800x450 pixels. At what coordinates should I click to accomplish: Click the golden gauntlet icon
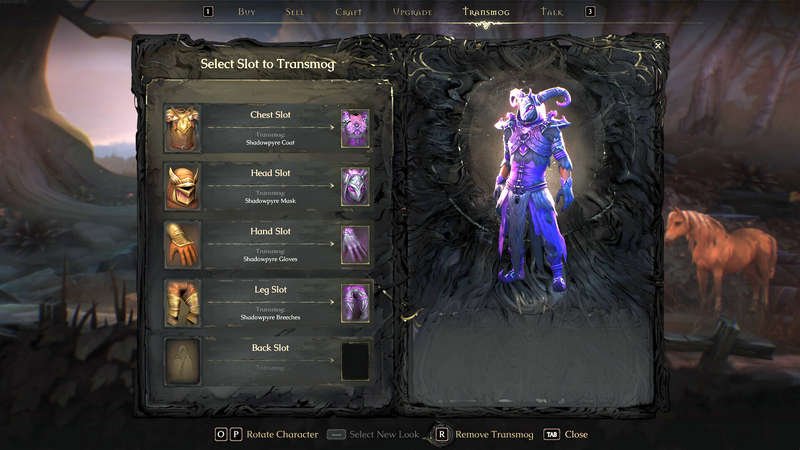tap(183, 245)
